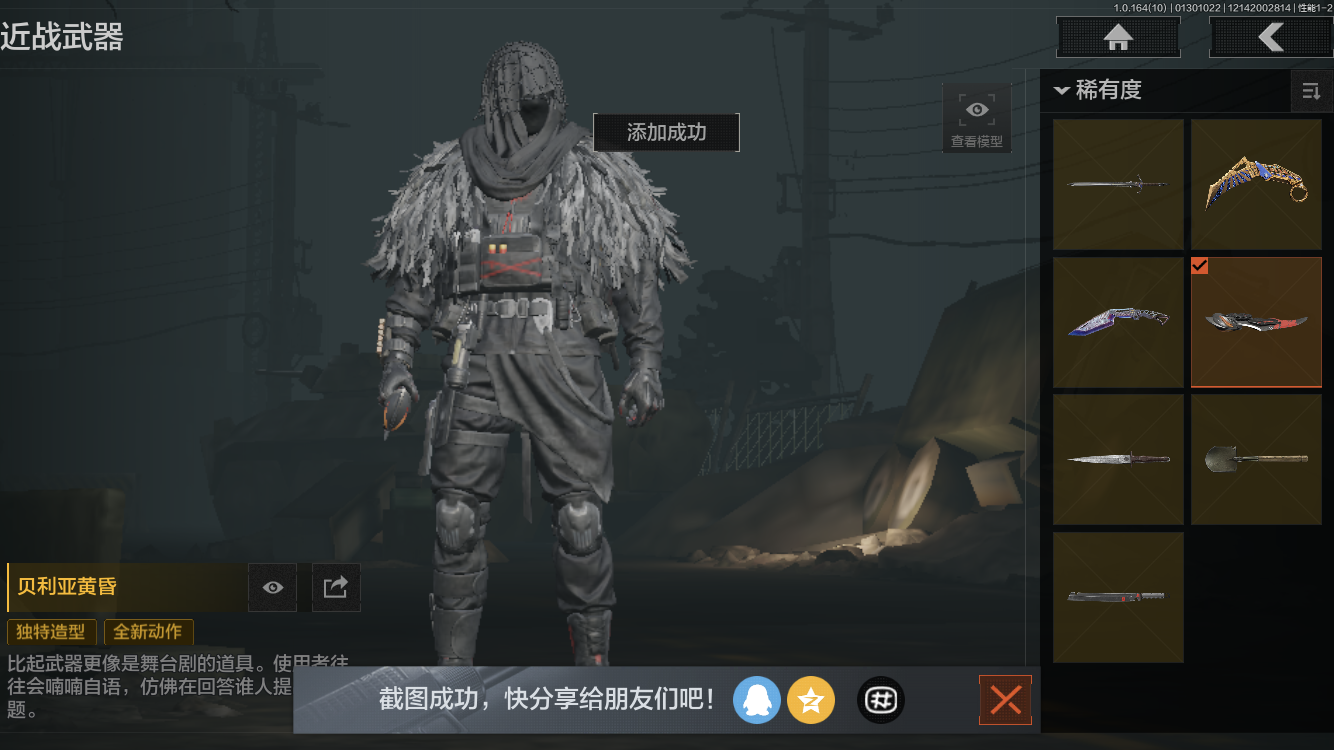The height and width of the screenshot is (750, 1334).
Task: Click the yellow QQ Zone star share icon
Action: 811,700
